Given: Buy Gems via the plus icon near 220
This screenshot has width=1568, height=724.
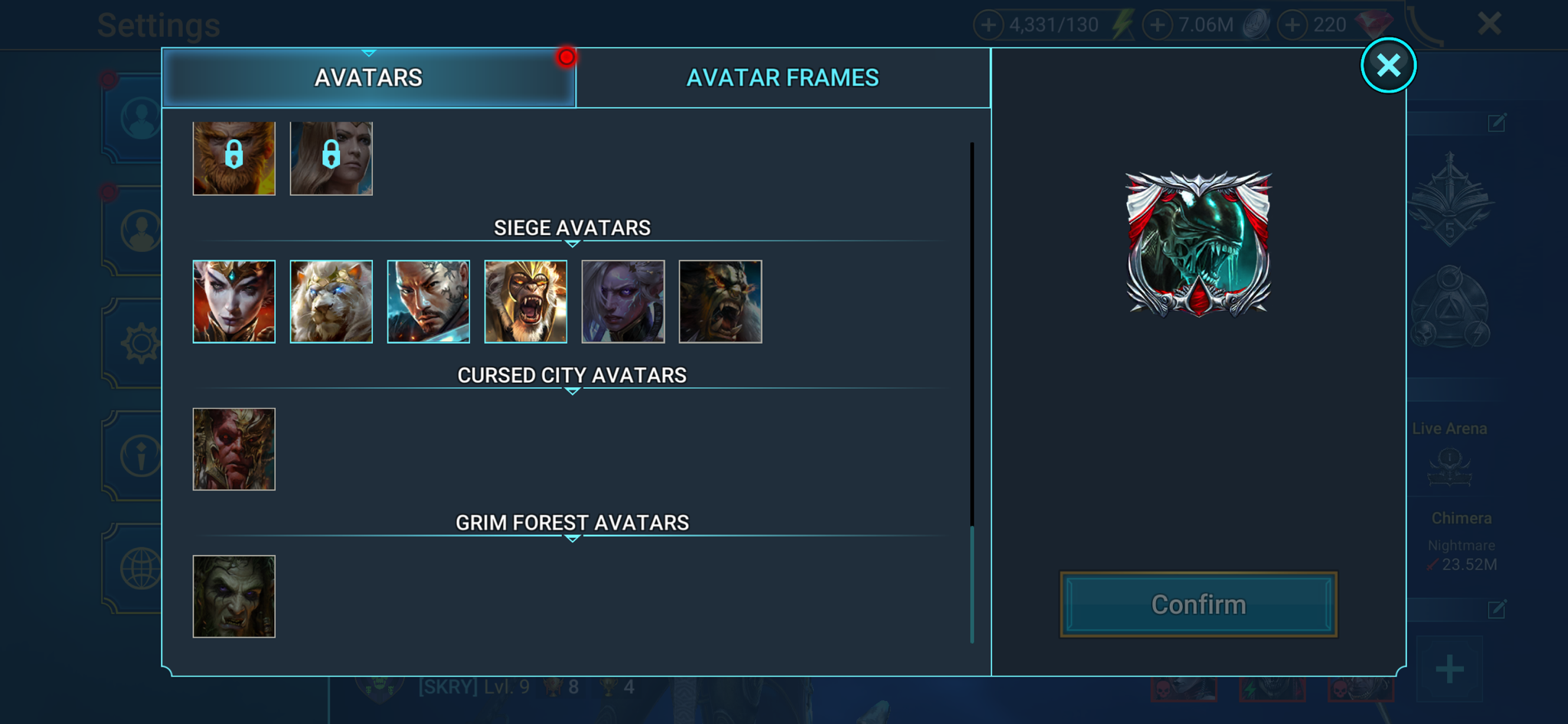Looking at the screenshot, I should (1292, 24).
